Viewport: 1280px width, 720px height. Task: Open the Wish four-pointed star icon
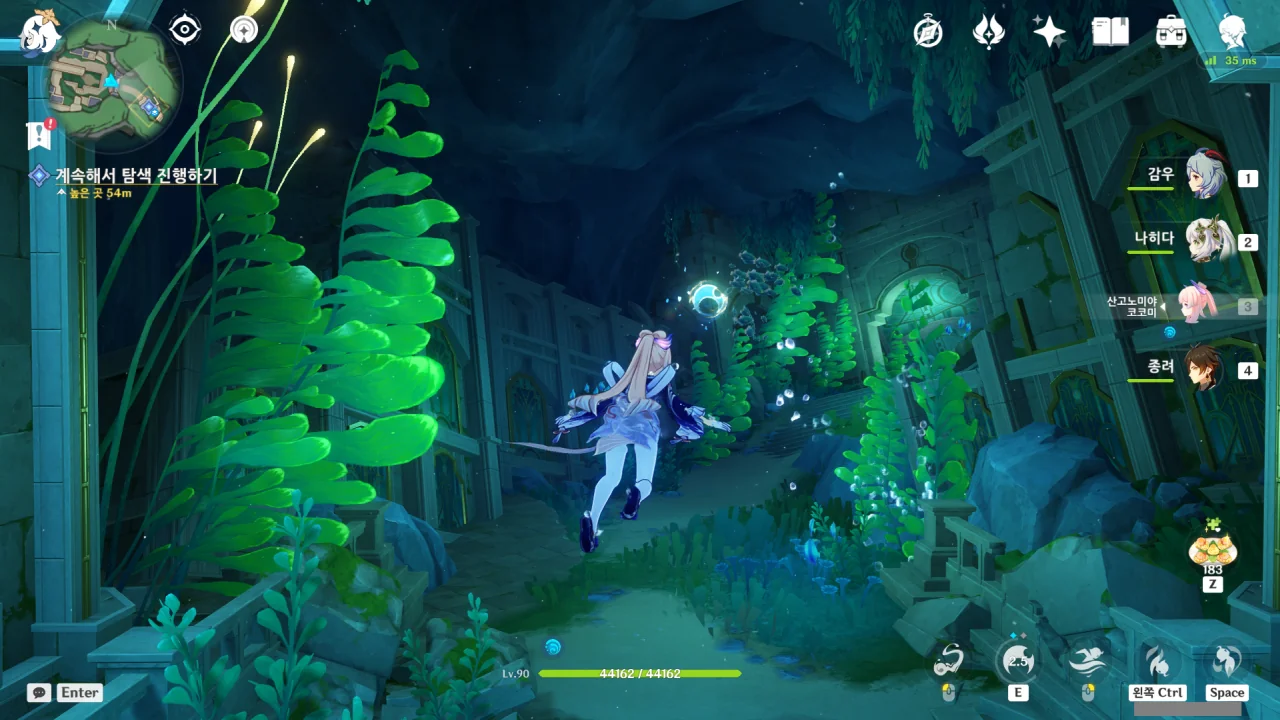(x=1049, y=33)
